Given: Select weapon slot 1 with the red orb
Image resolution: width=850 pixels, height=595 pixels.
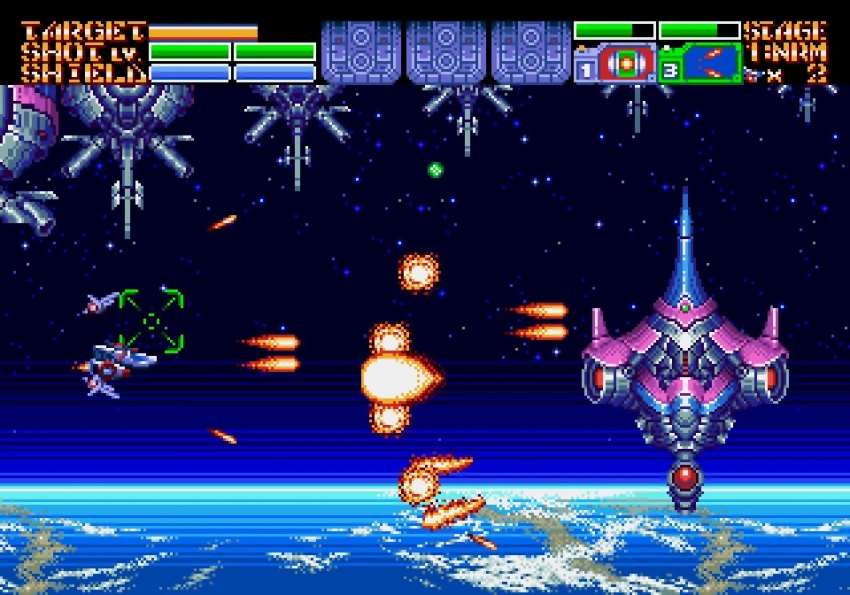Looking at the screenshot, I should pyautogui.click(x=625, y=64).
